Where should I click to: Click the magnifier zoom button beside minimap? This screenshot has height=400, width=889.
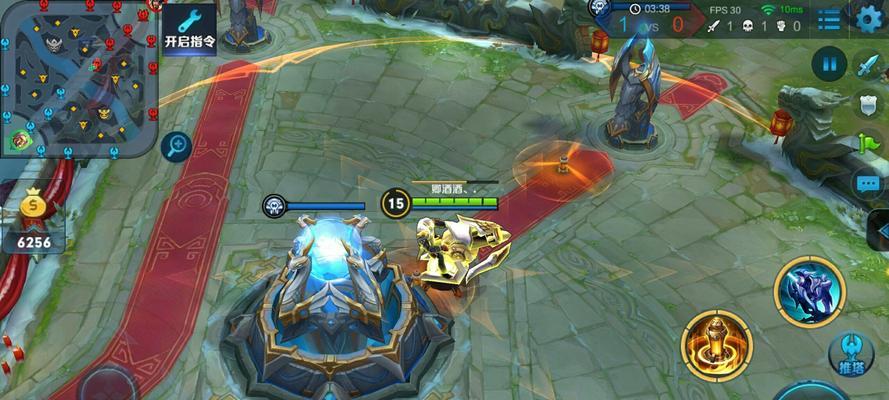(176, 146)
